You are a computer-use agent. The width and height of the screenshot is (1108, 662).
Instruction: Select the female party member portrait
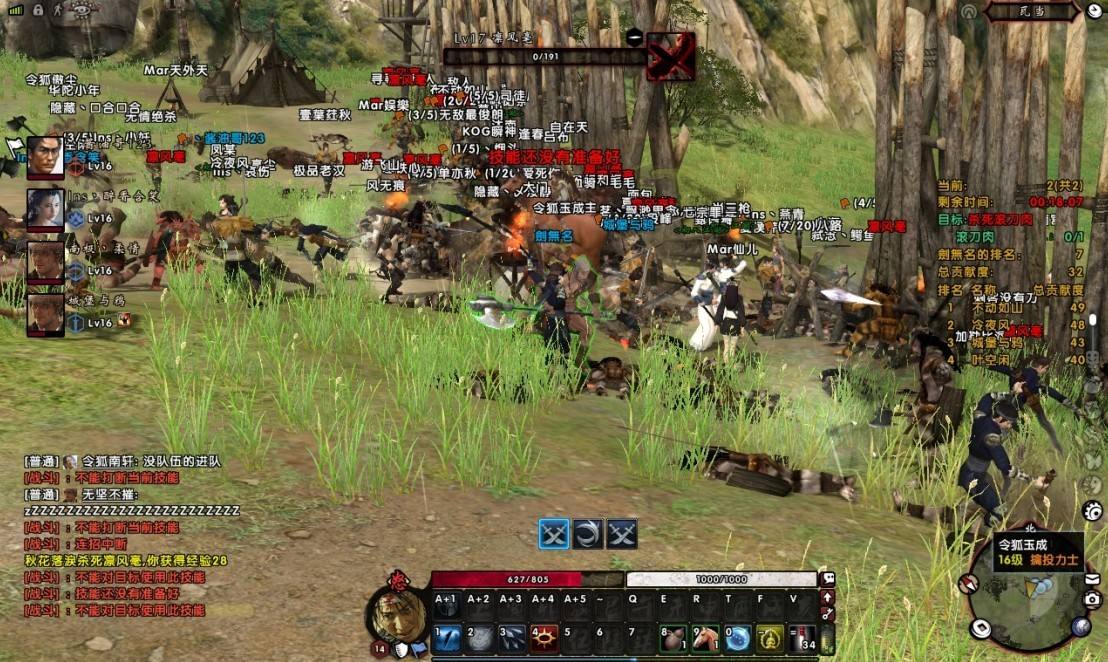(46, 208)
